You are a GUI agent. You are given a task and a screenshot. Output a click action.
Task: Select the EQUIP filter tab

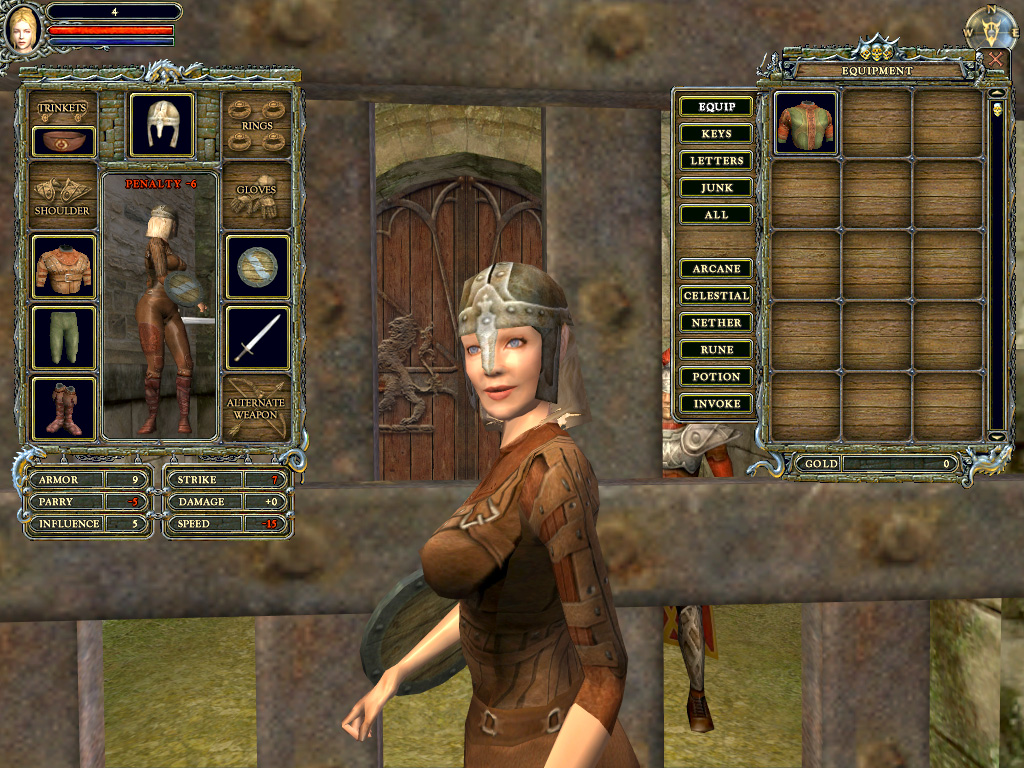click(716, 107)
